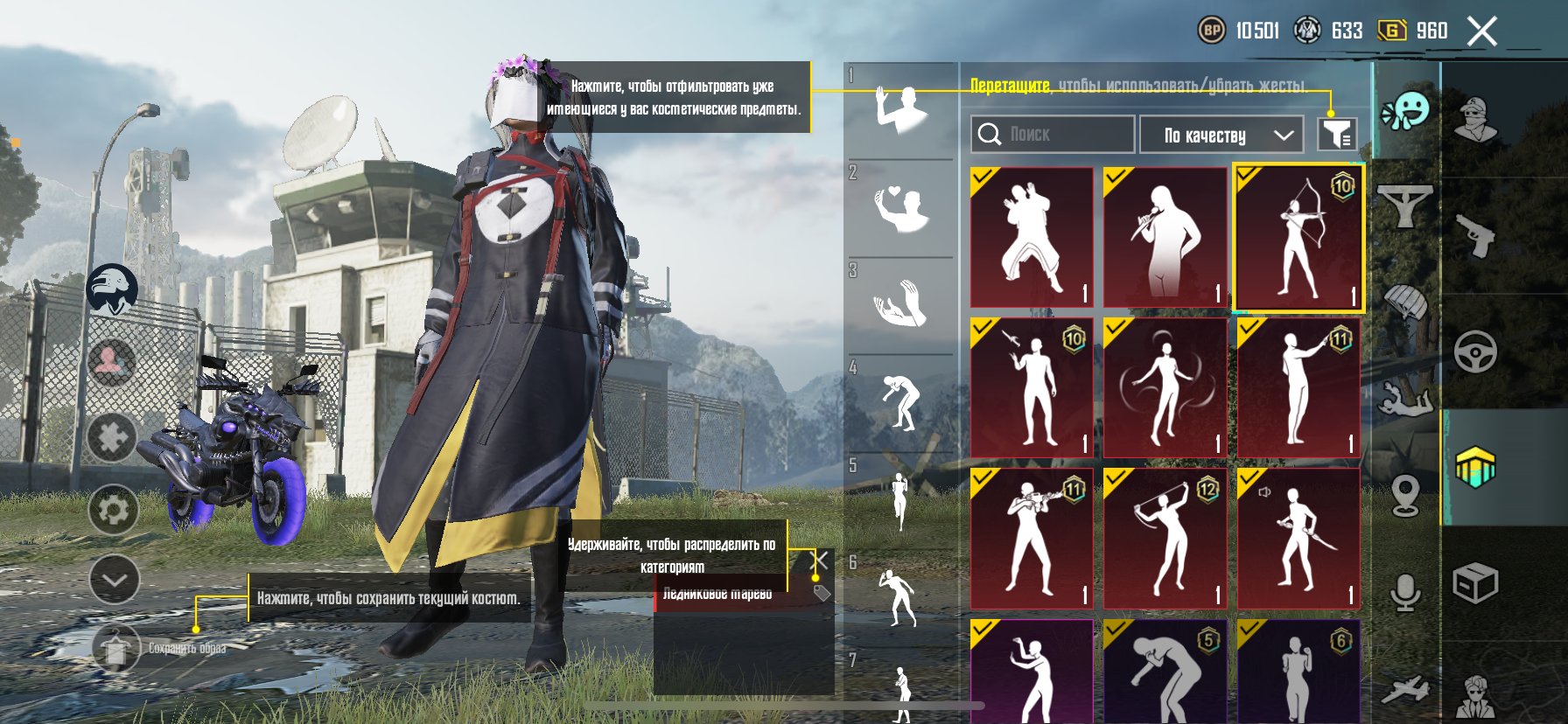Open the pistol weapons category
The width and height of the screenshot is (1568, 724).
click(1475, 236)
